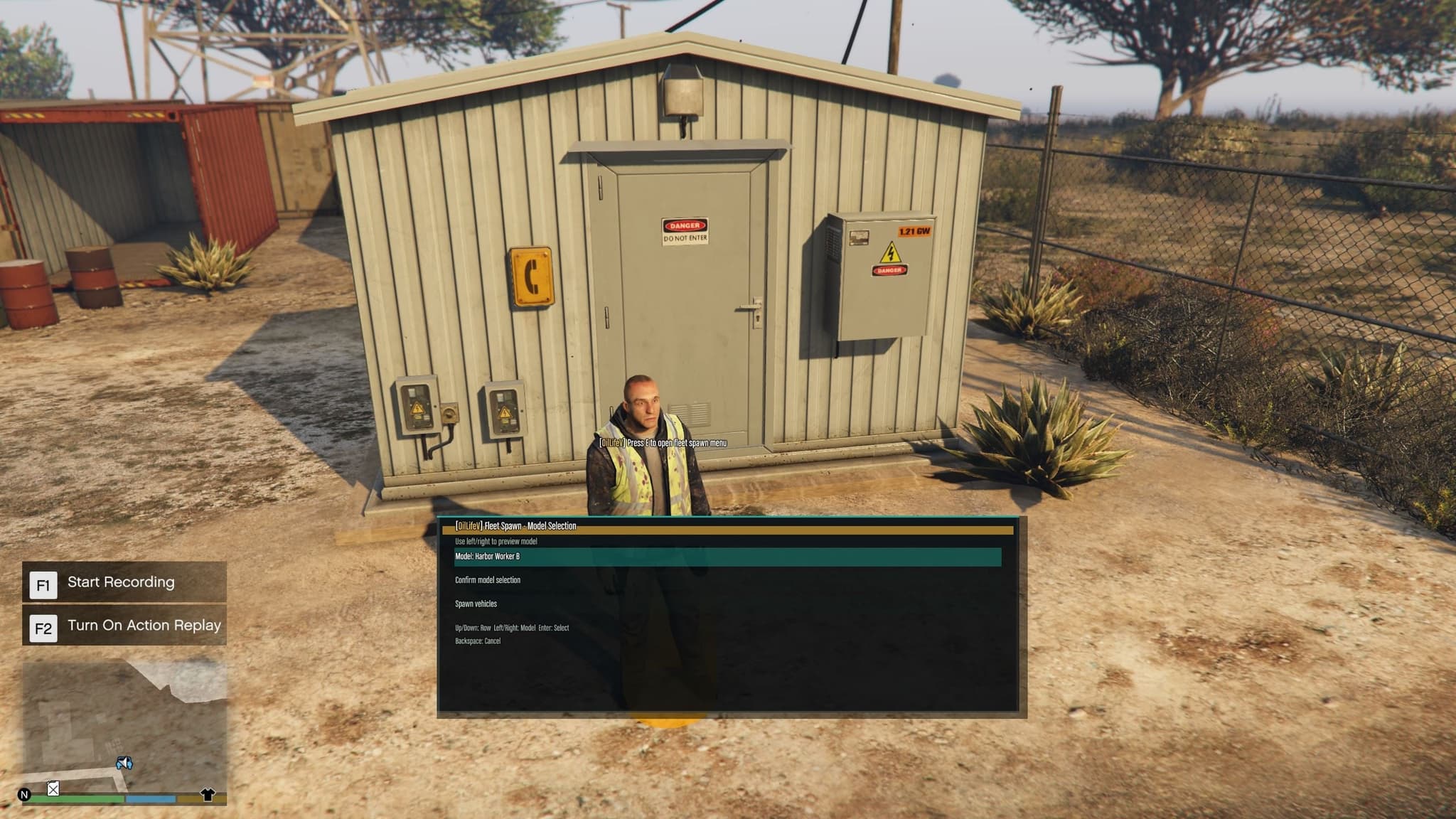Click the megaphone blip on the minimap
Viewport: 1456px width, 819px height.
coord(124,763)
